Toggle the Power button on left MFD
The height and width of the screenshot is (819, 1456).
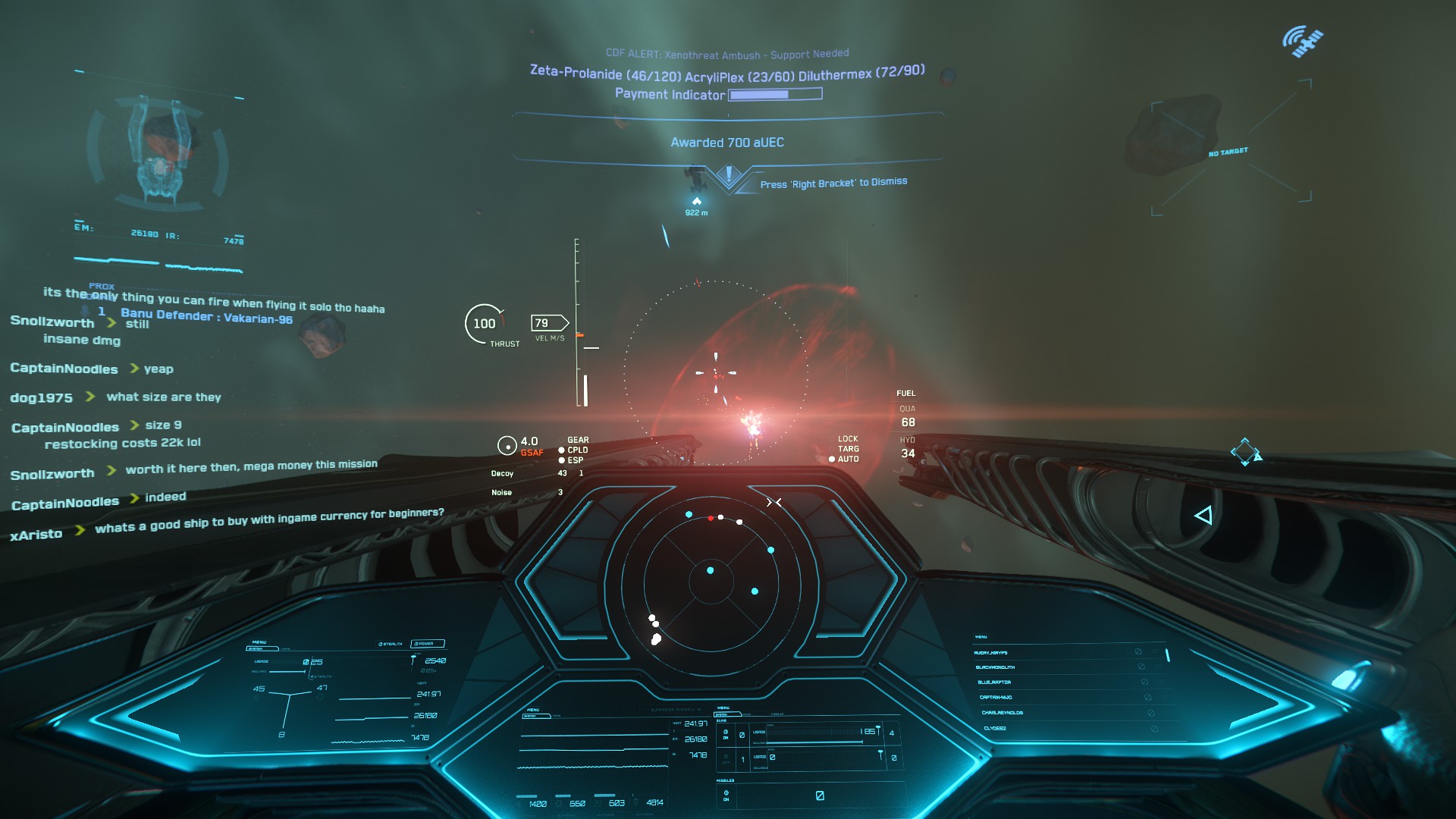[426, 644]
